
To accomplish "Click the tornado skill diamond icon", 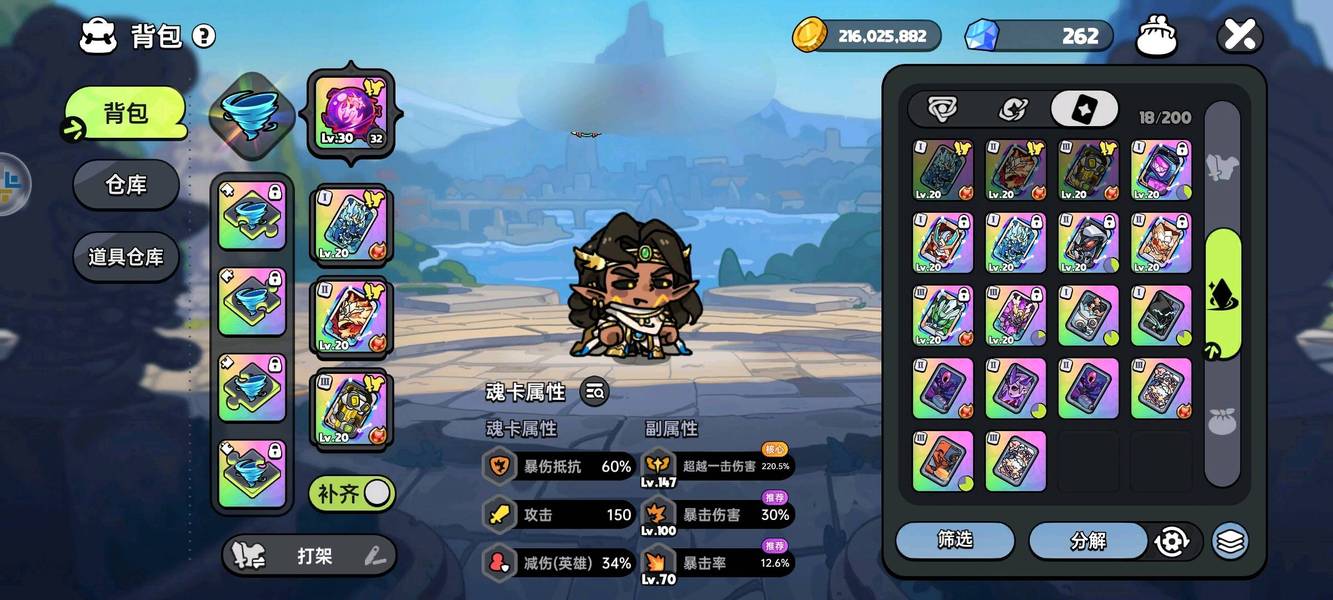I will [x=251, y=113].
